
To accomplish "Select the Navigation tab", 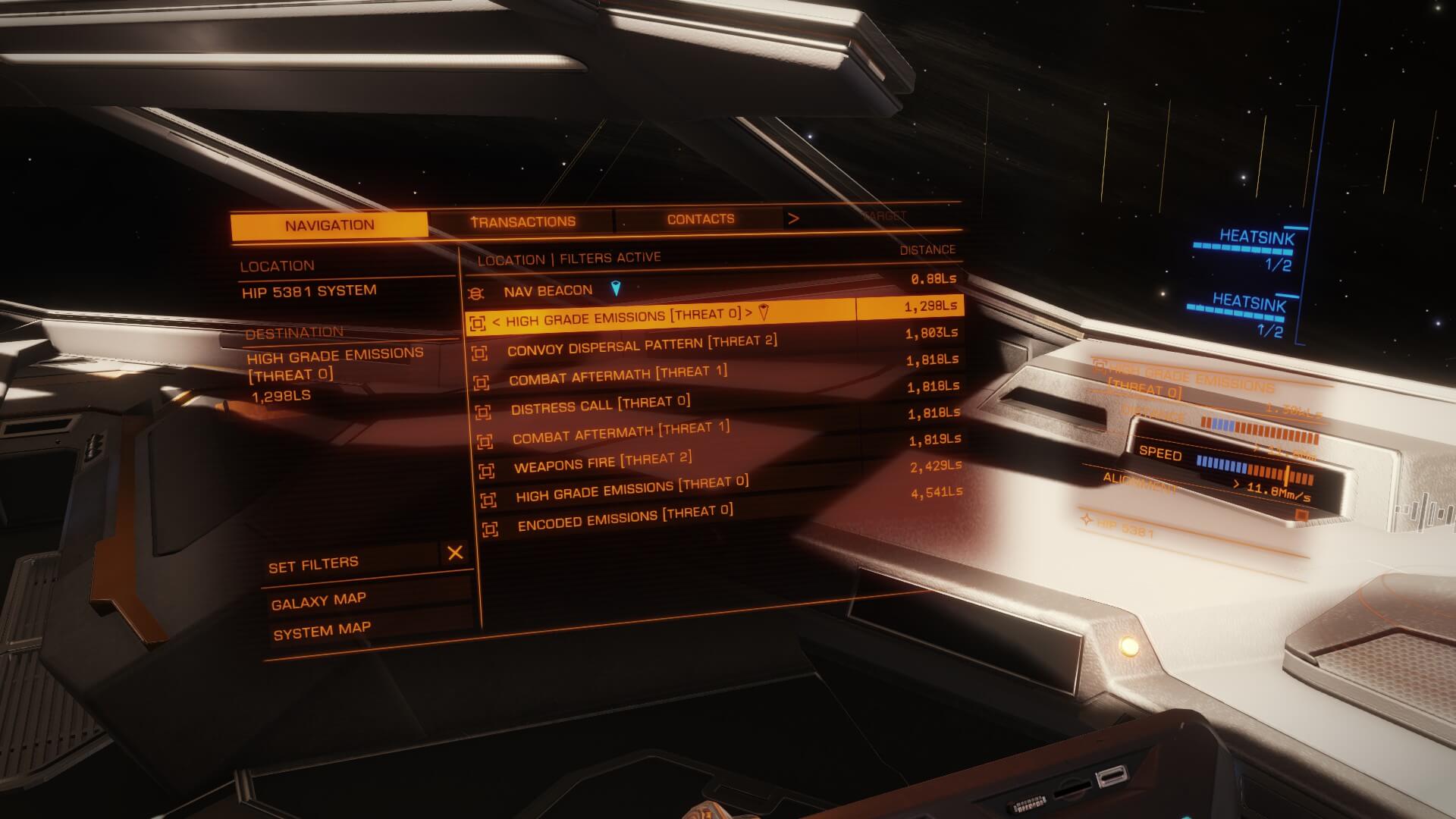I will click(x=329, y=225).
